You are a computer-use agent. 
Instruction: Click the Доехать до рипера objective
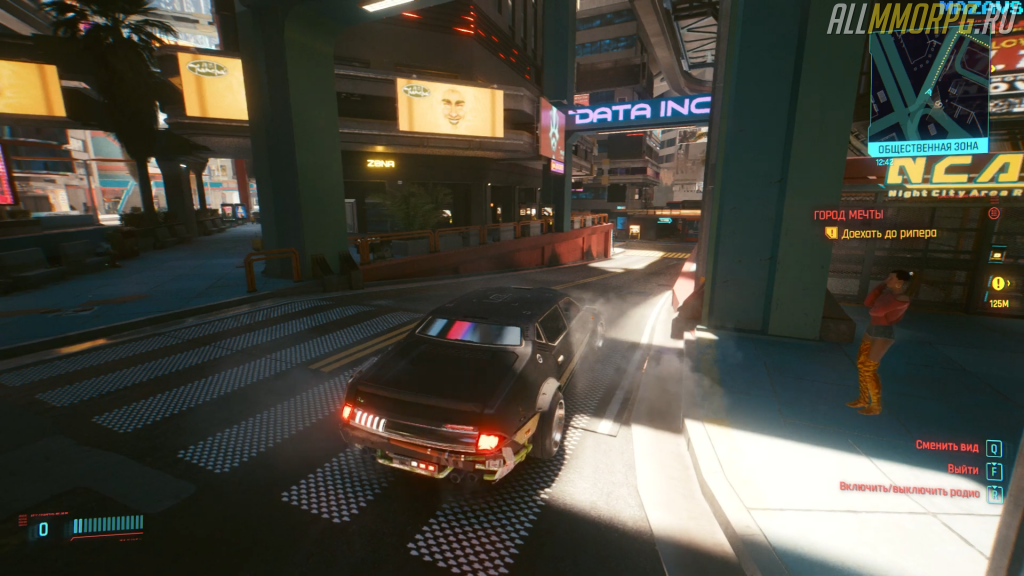tap(888, 233)
